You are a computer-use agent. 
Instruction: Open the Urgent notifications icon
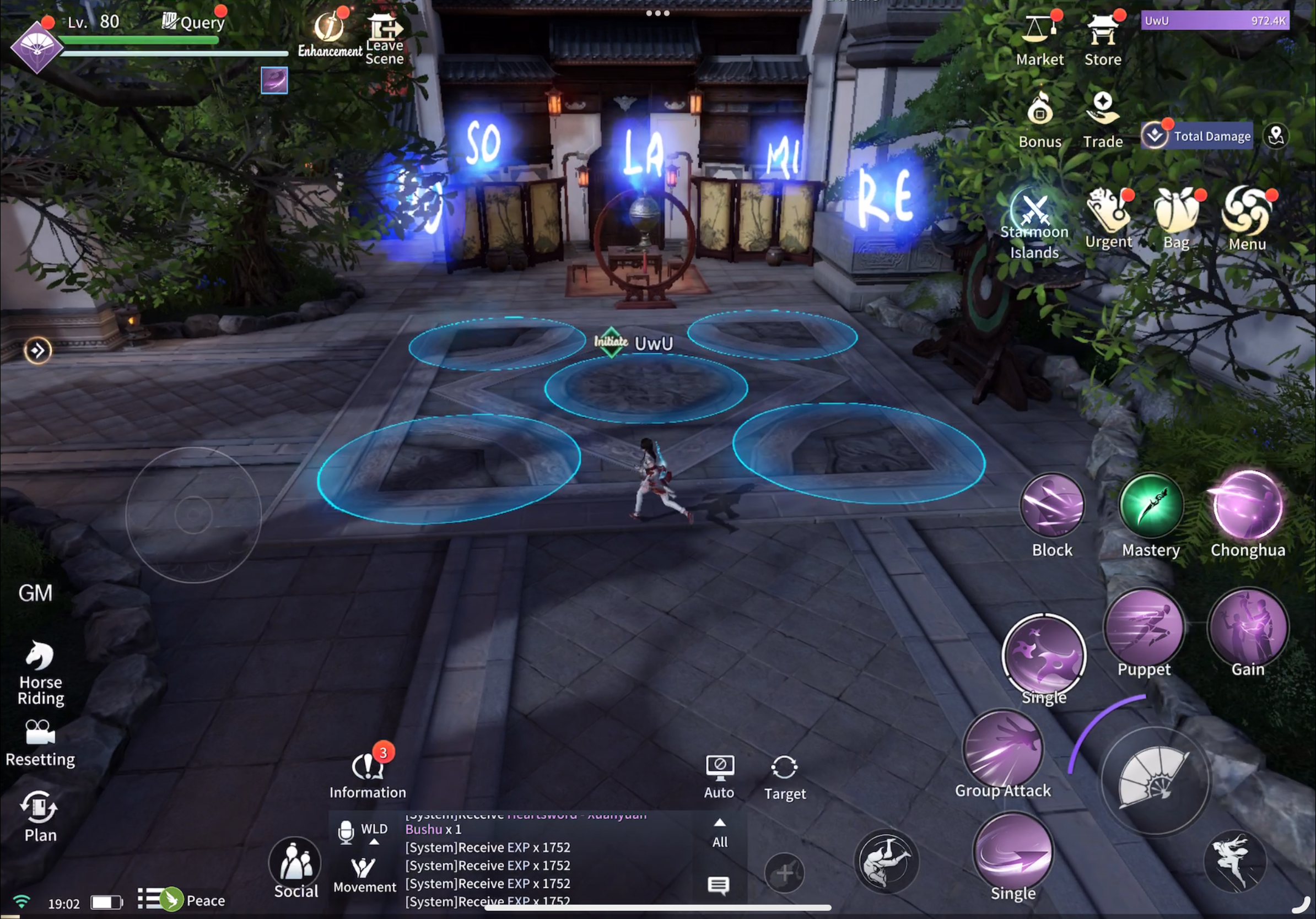(x=1108, y=218)
